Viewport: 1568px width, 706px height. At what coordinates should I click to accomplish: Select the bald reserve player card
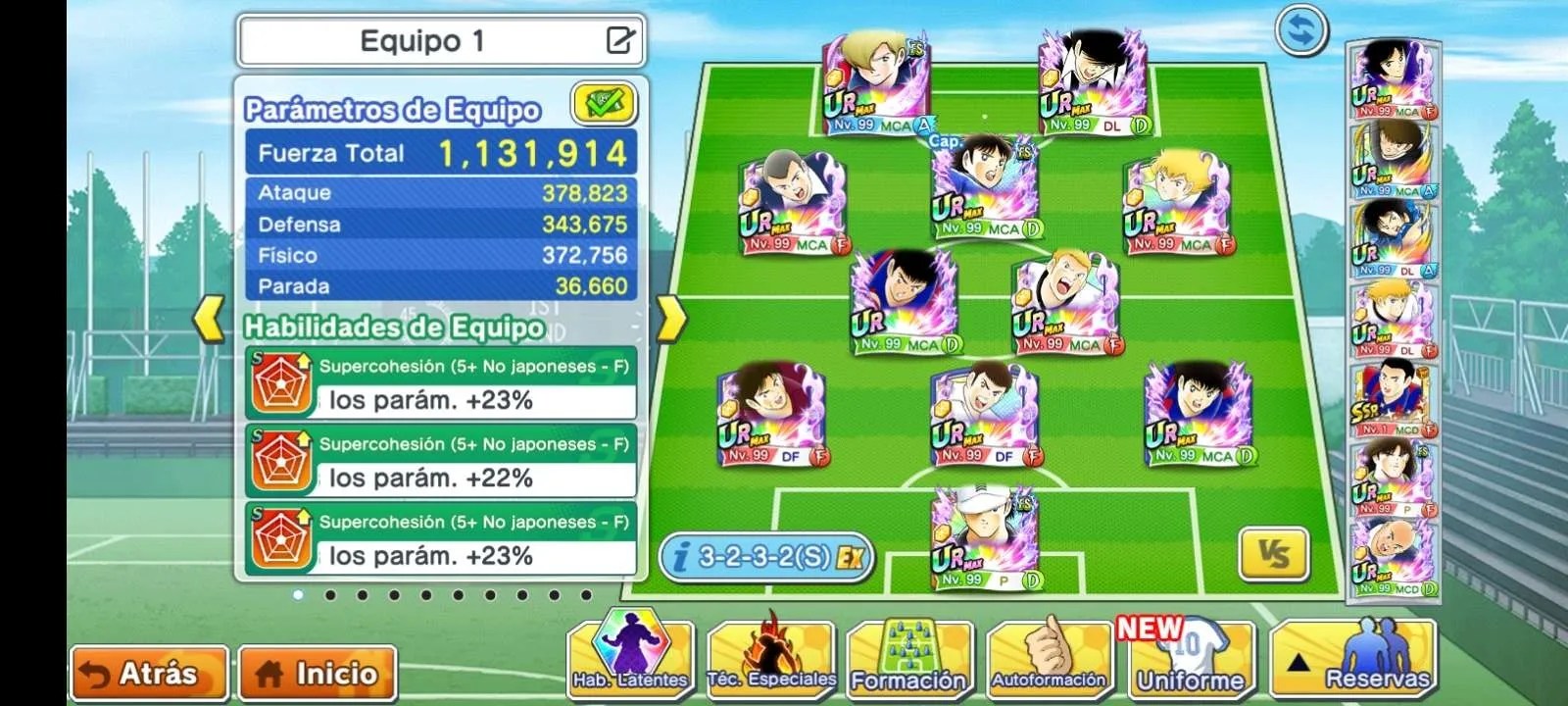pos(1393,557)
